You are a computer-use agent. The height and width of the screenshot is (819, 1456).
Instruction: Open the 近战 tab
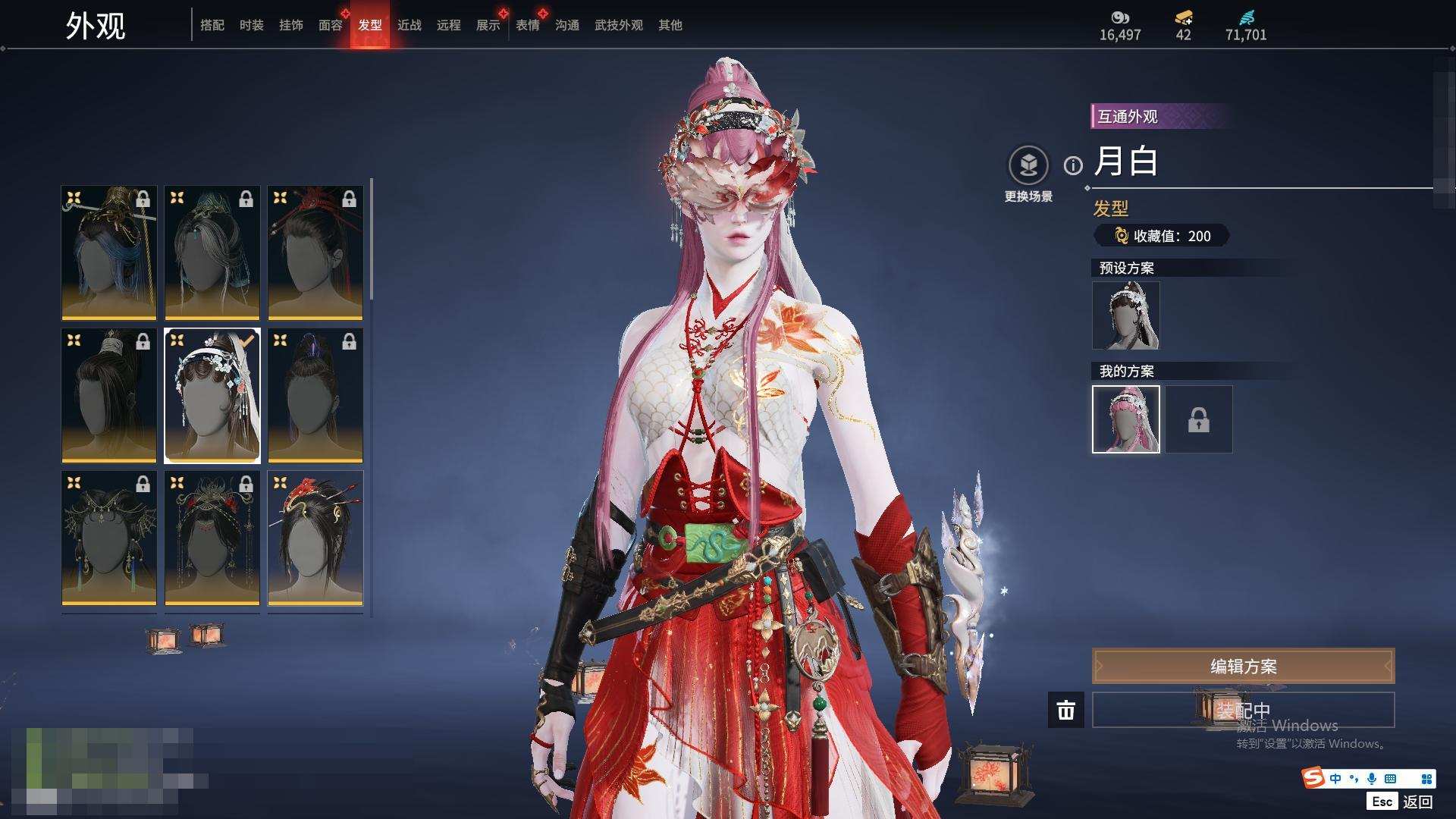click(409, 25)
